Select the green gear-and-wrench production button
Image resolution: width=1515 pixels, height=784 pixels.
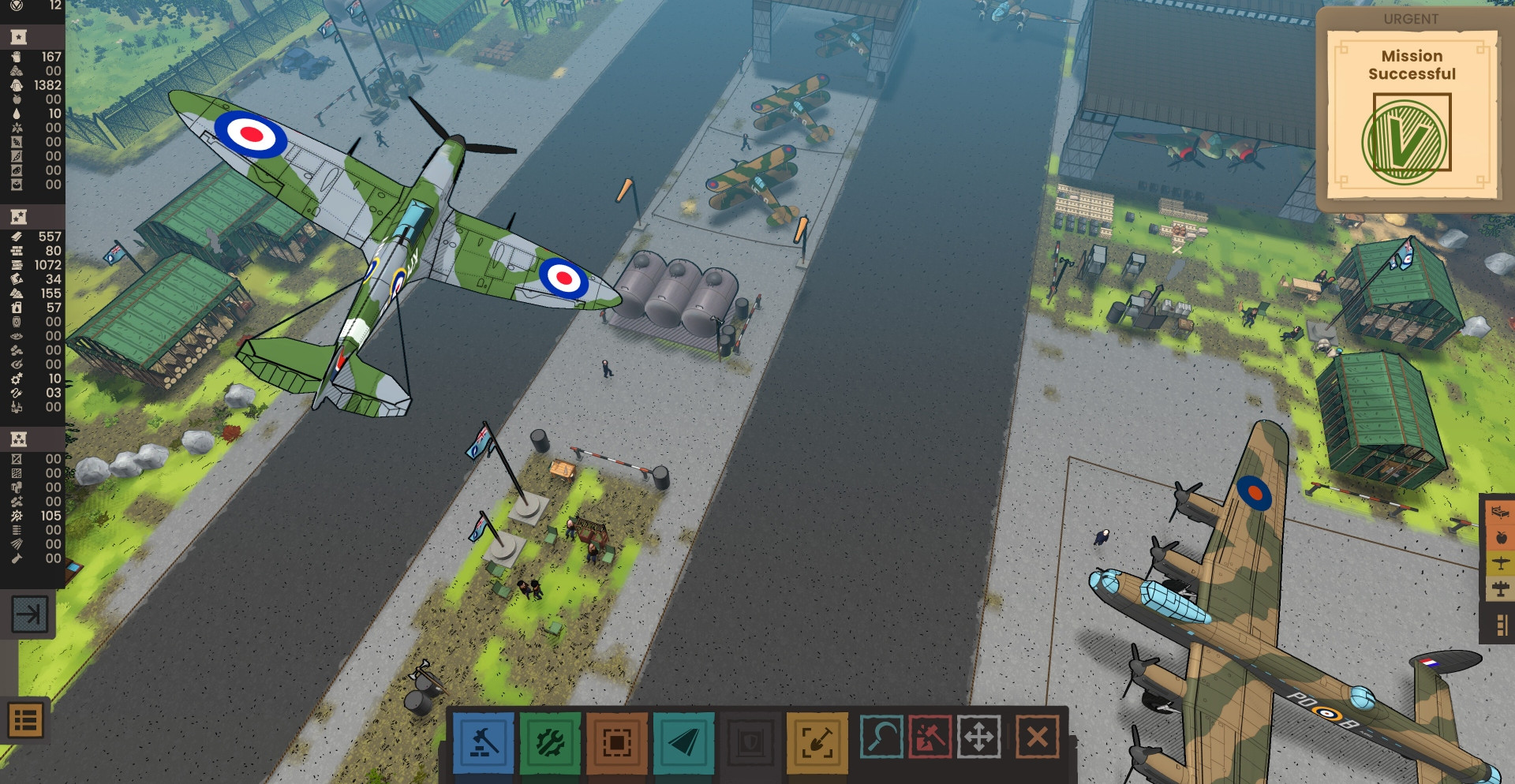(x=550, y=743)
